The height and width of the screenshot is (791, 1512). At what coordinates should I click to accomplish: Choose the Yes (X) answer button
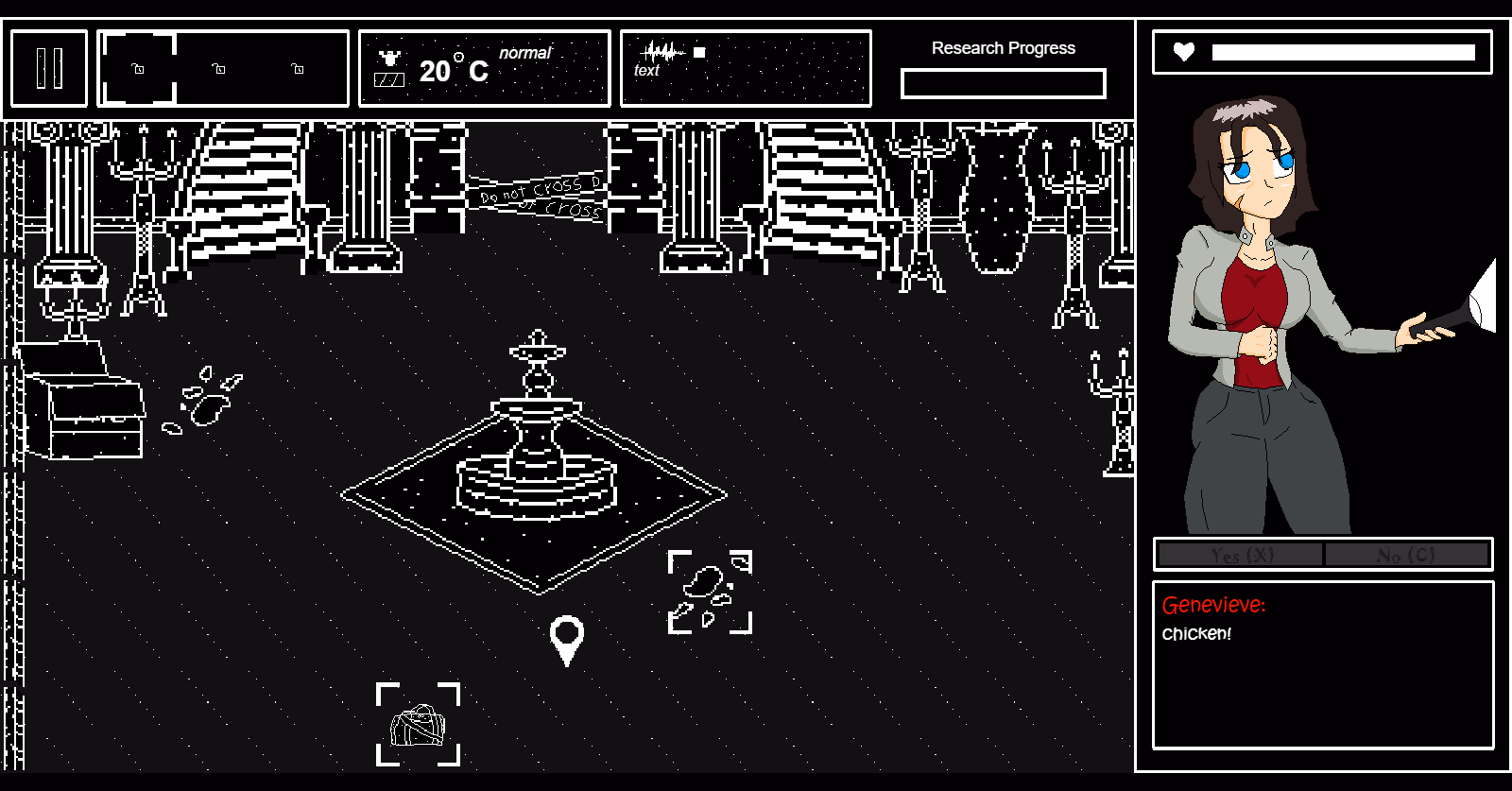coord(1241,555)
